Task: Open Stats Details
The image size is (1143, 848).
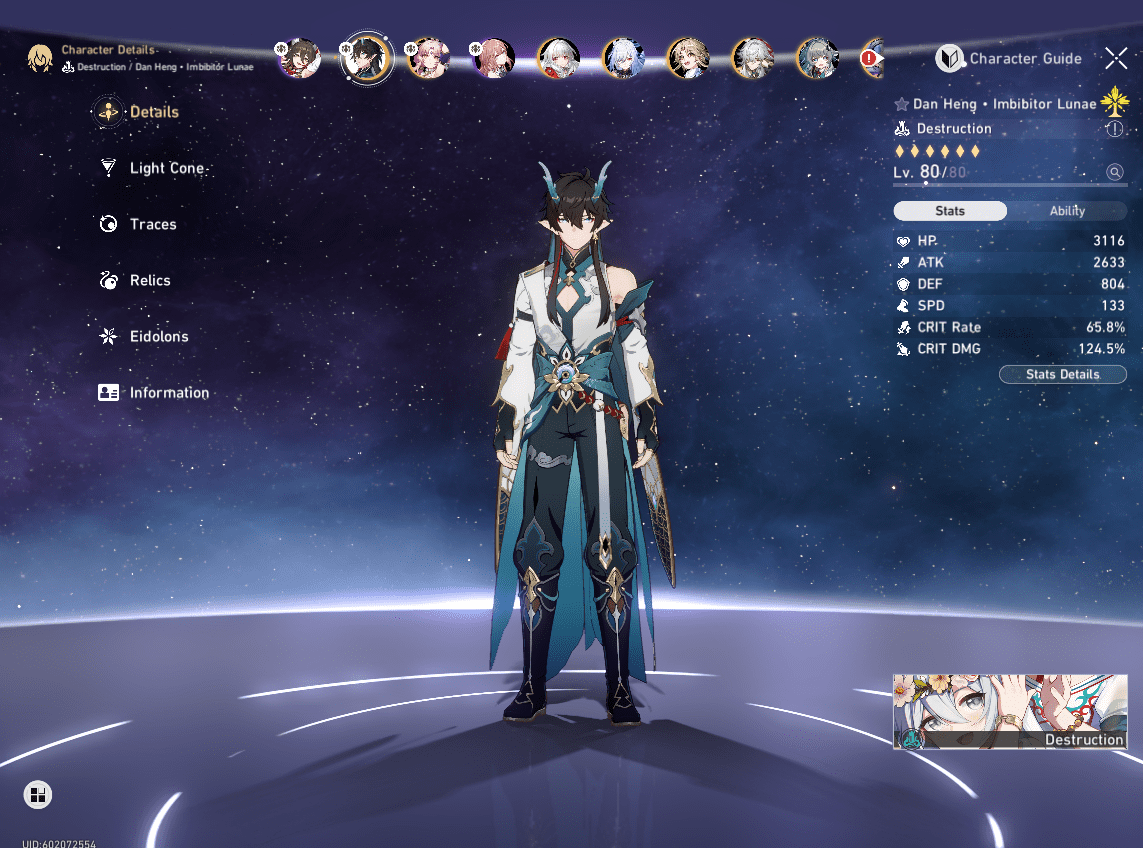Action: (x=1062, y=374)
